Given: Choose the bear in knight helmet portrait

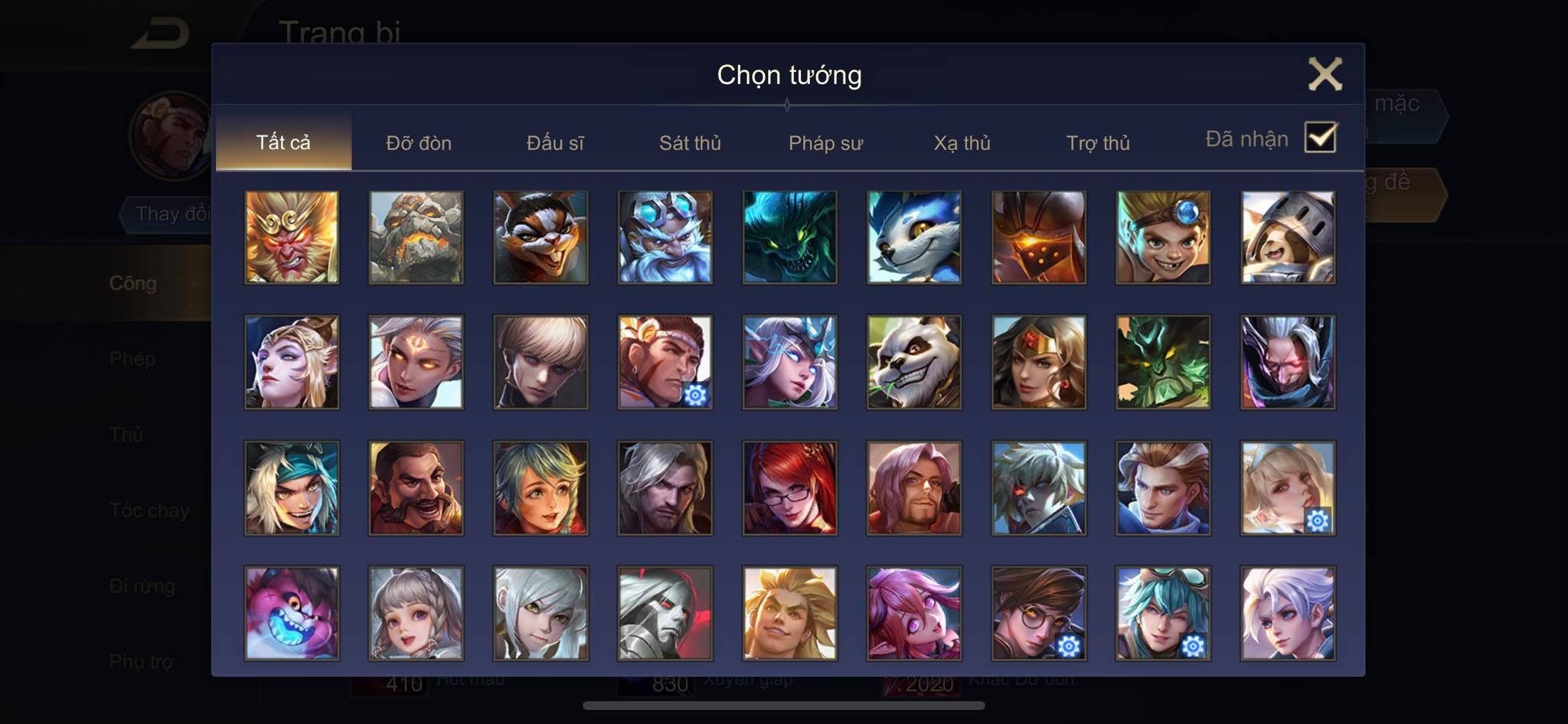Looking at the screenshot, I should [x=1288, y=237].
